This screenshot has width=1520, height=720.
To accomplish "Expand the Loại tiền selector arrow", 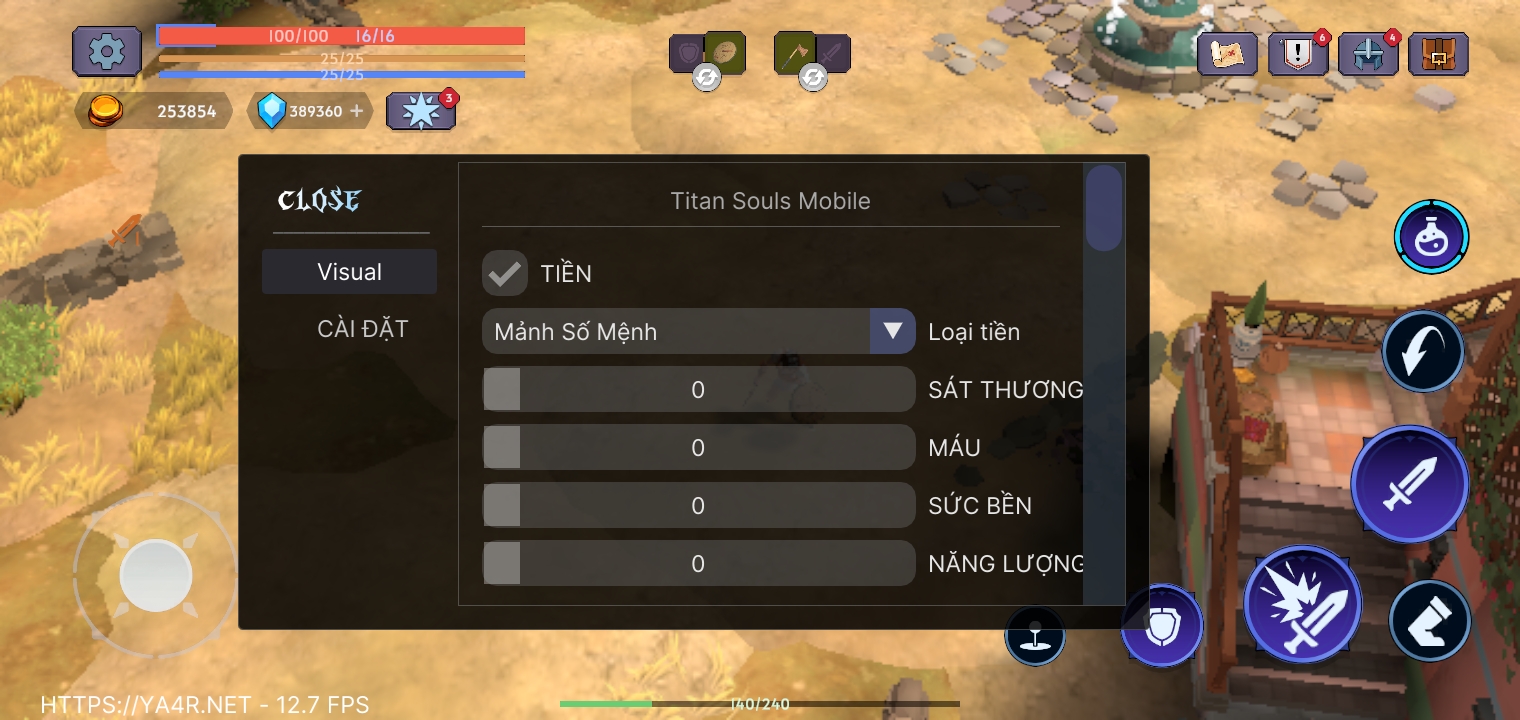I will tap(892, 331).
